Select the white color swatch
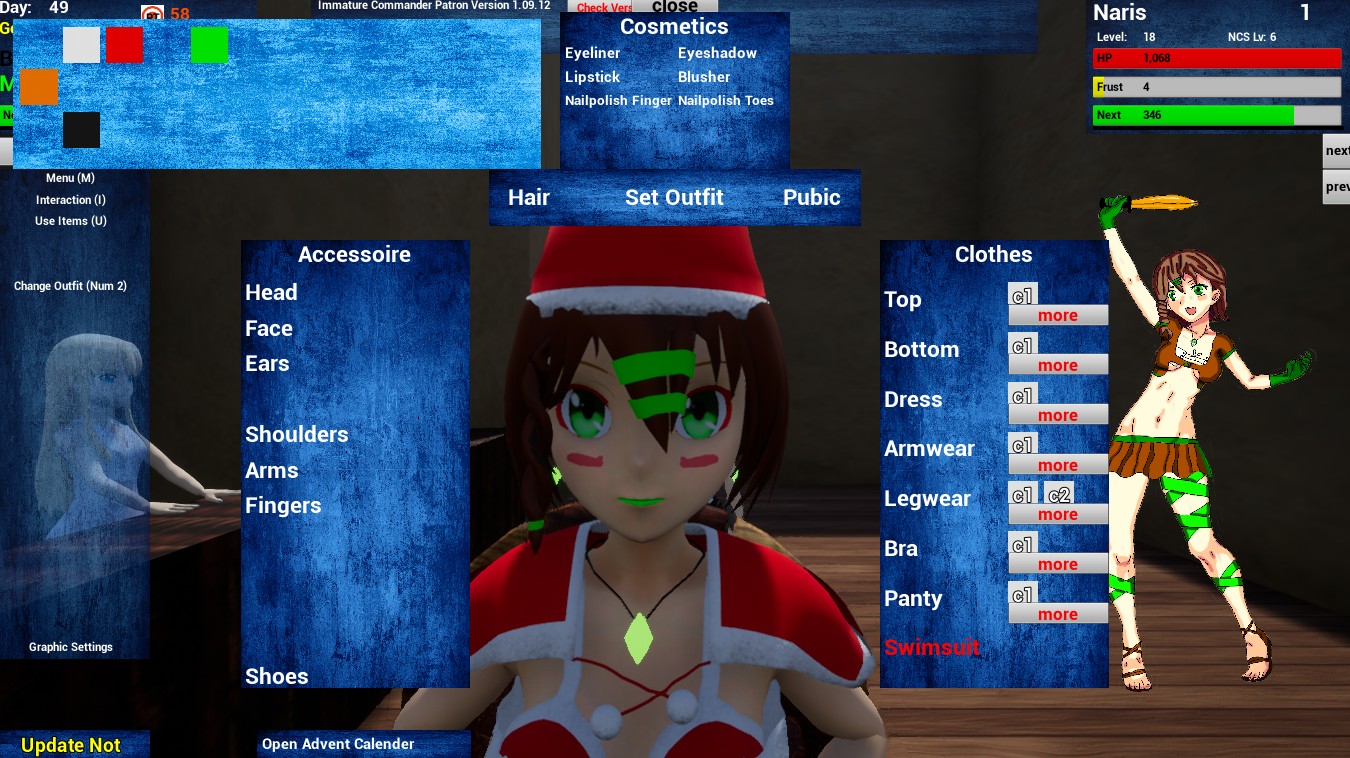The image size is (1350, 758). 81,45
